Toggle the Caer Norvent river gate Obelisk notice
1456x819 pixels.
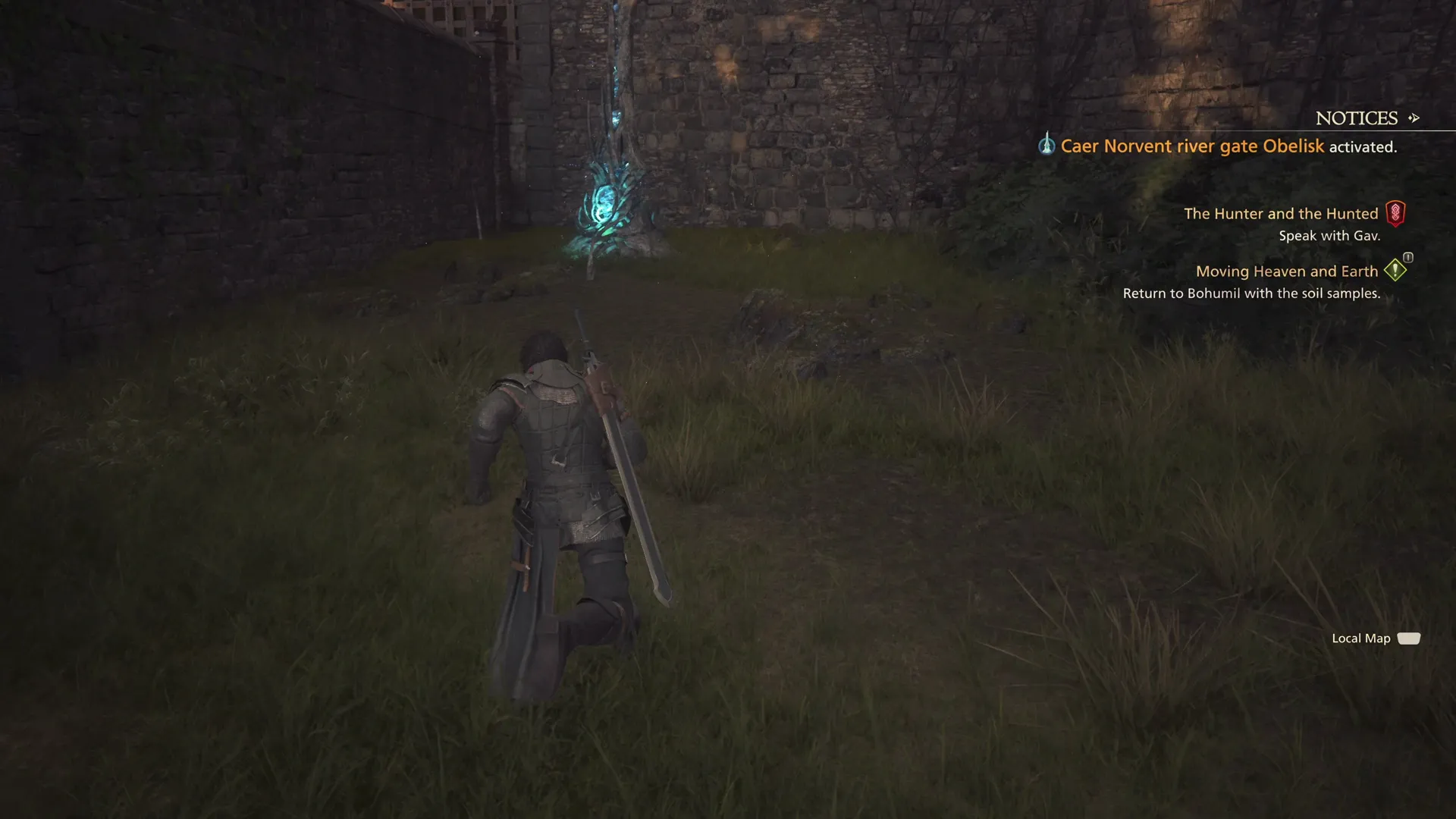[x=1228, y=146]
